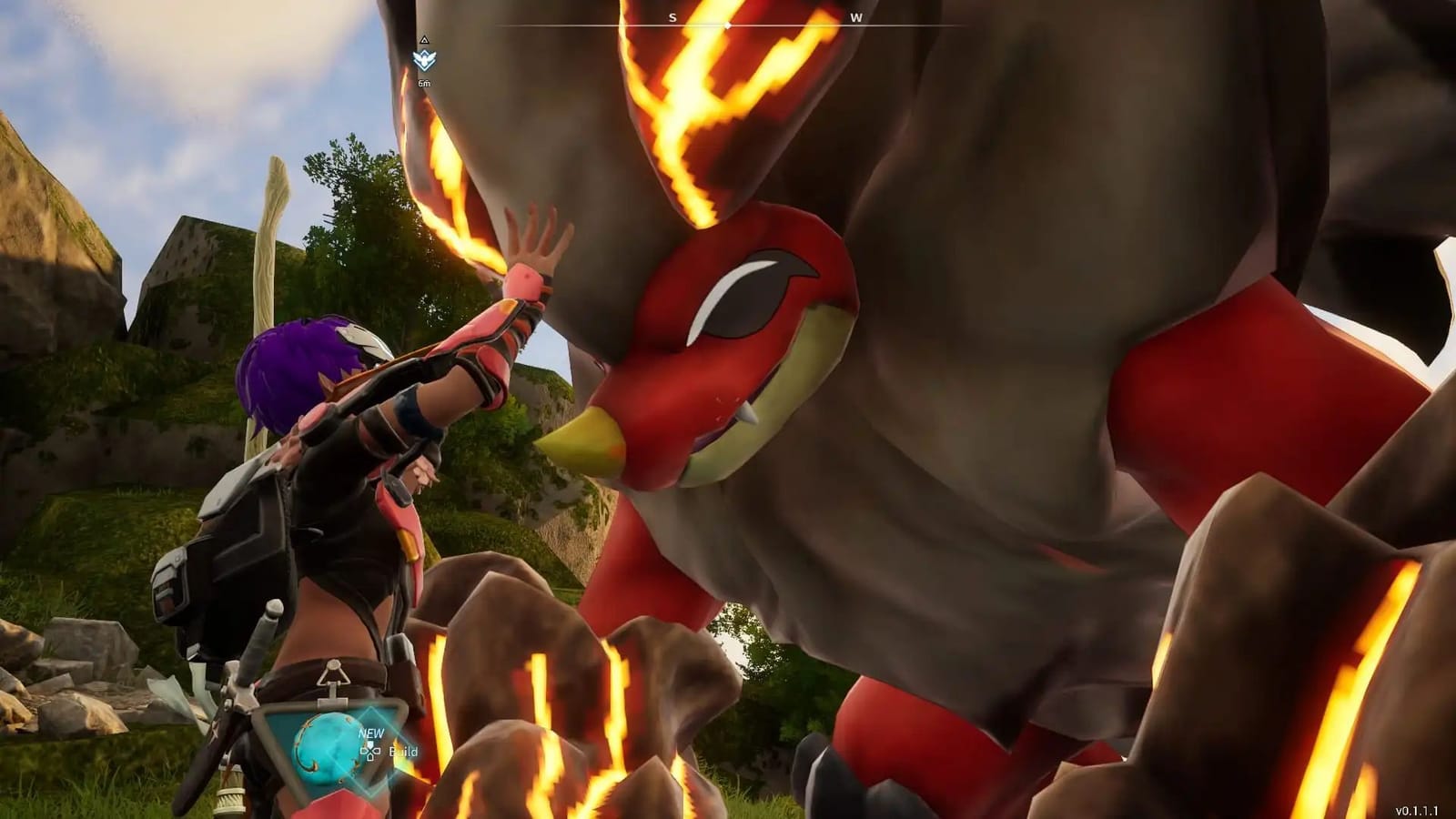Select the S heading on the compass
Image resolution: width=1456 pixels, height=819 pixels.
pos(671,15)
